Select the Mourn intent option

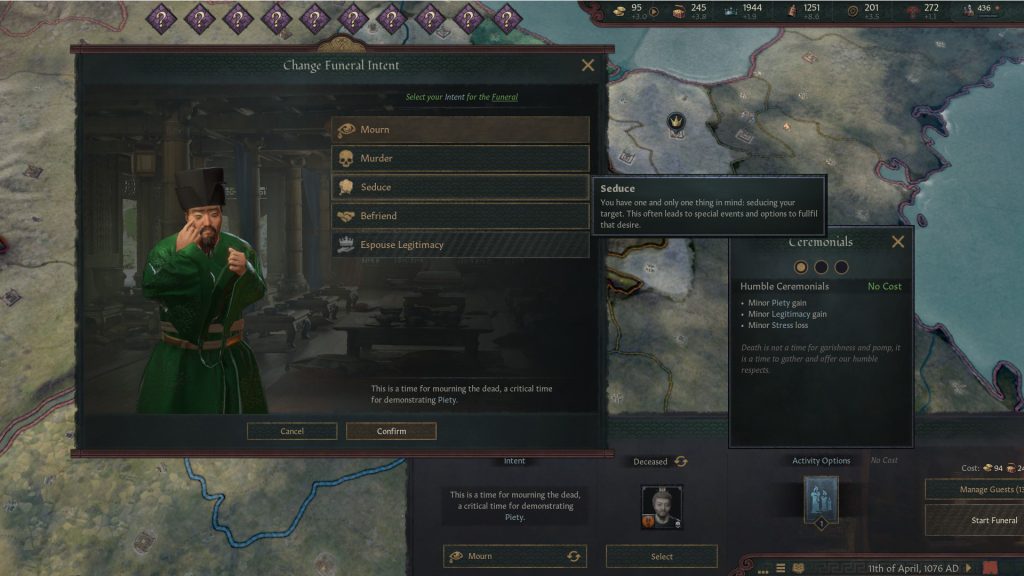460,130
